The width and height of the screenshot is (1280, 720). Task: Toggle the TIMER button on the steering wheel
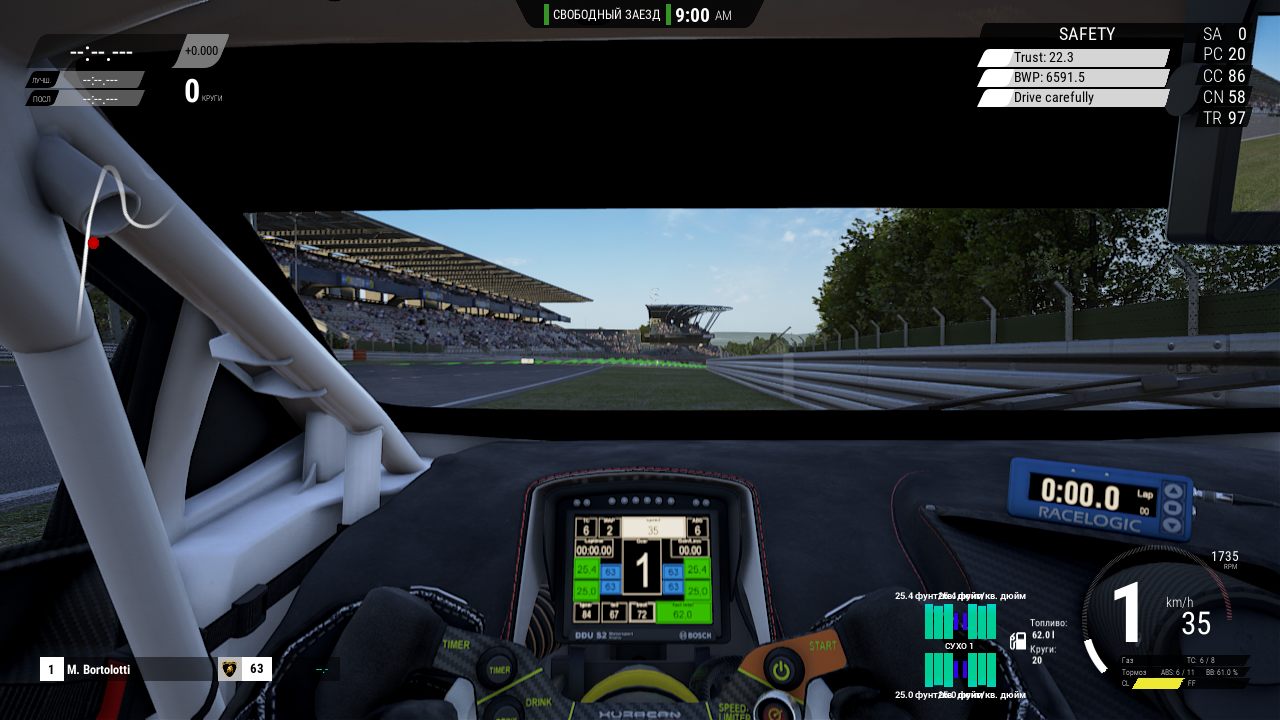click(x=498, y=668)
